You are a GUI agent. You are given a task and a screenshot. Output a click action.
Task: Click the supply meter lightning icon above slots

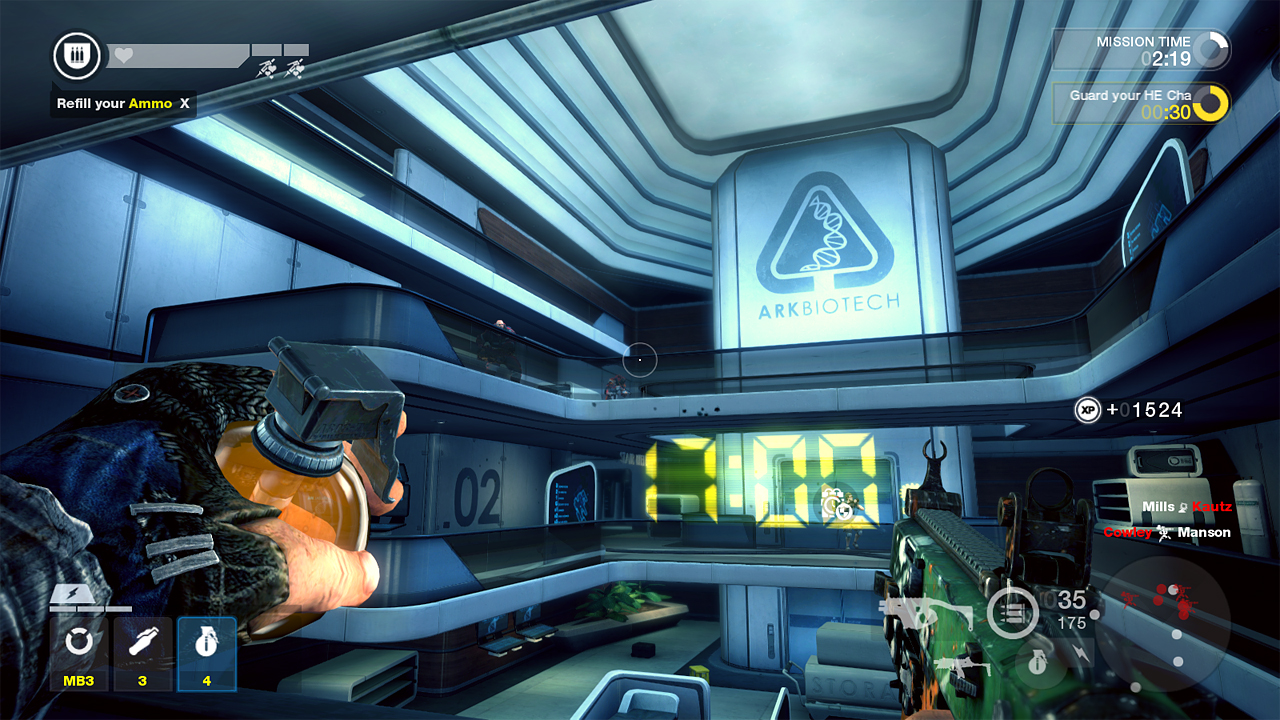70,593
